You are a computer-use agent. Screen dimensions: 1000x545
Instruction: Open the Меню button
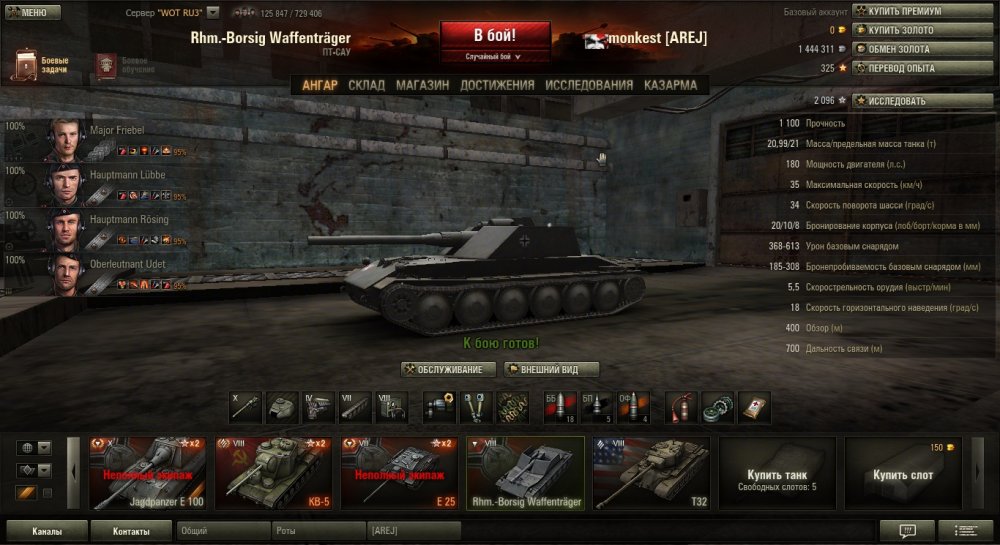click(x=32, y=13)
